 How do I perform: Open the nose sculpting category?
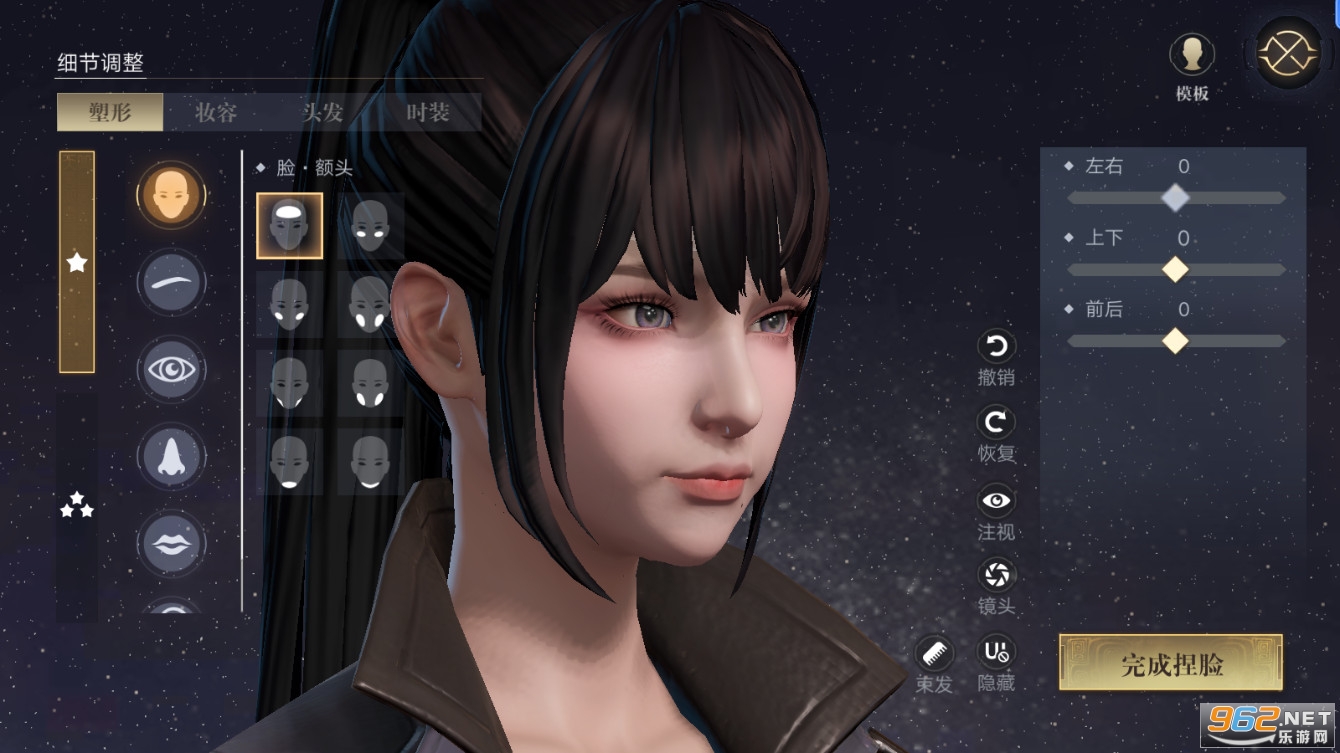pyautogui.click(x=171, y=456)
